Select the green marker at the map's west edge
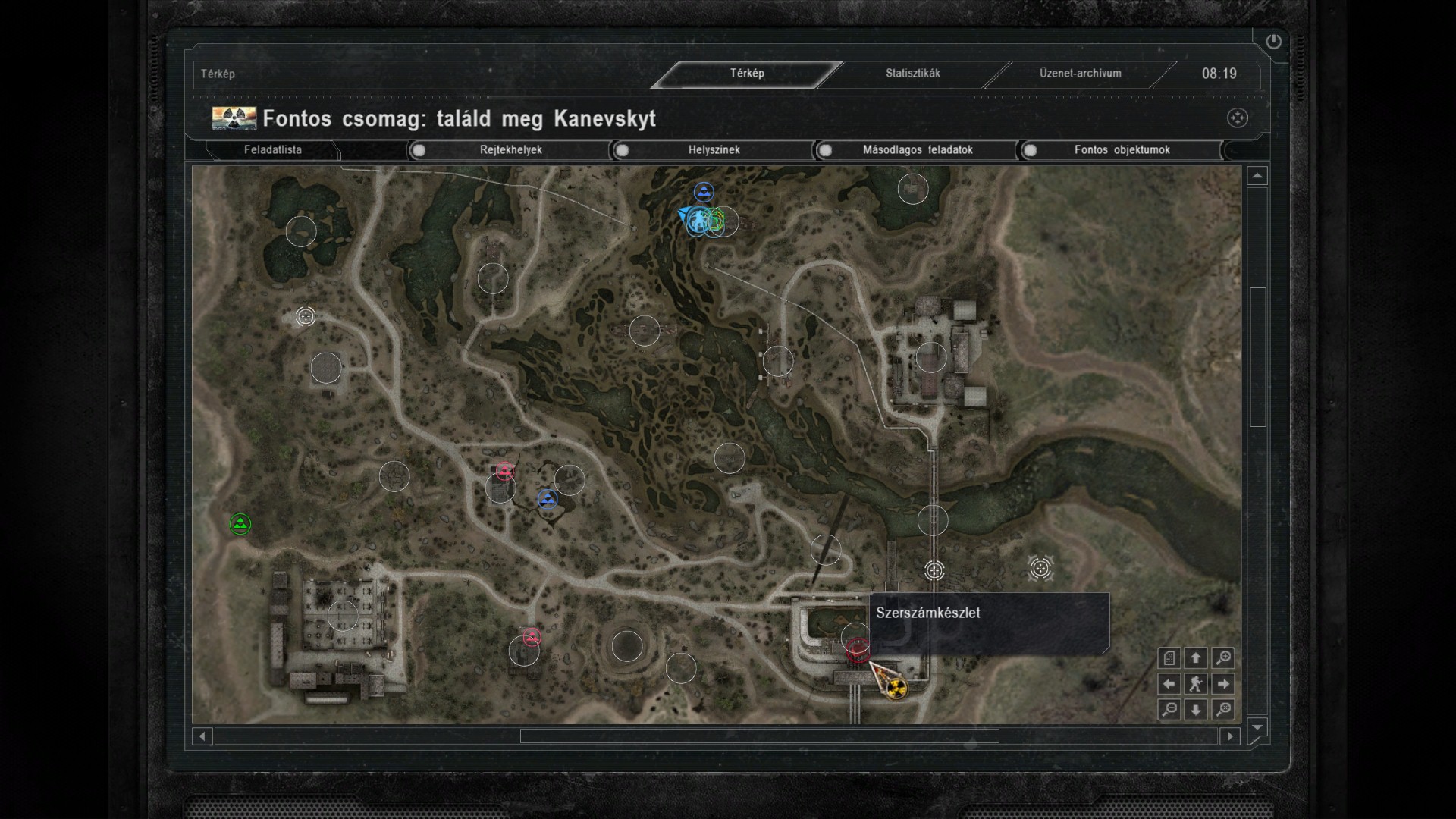1456x819 pixels. (240, 524)
